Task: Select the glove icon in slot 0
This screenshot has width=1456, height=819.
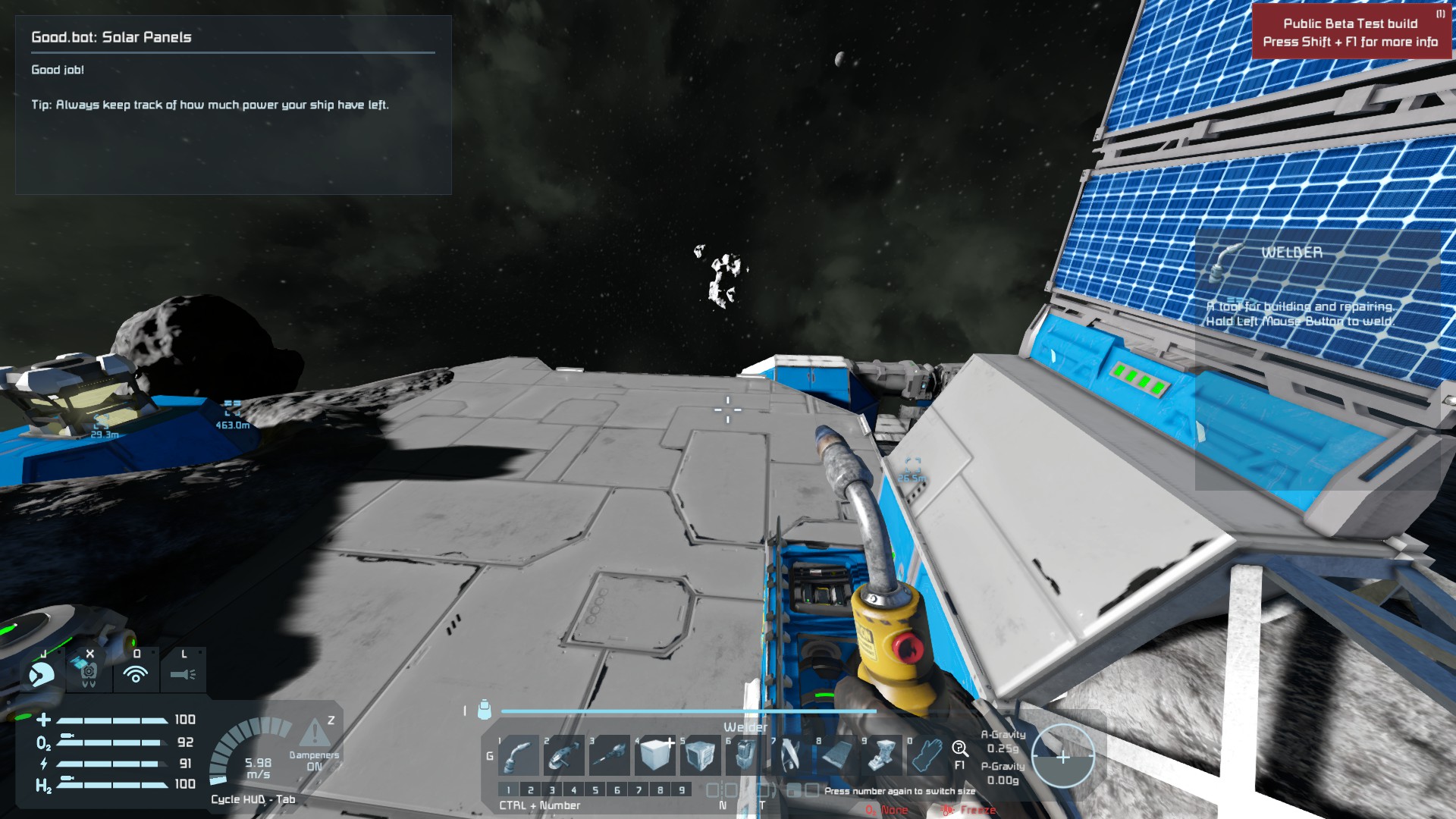Action: (x=927, y=755)
